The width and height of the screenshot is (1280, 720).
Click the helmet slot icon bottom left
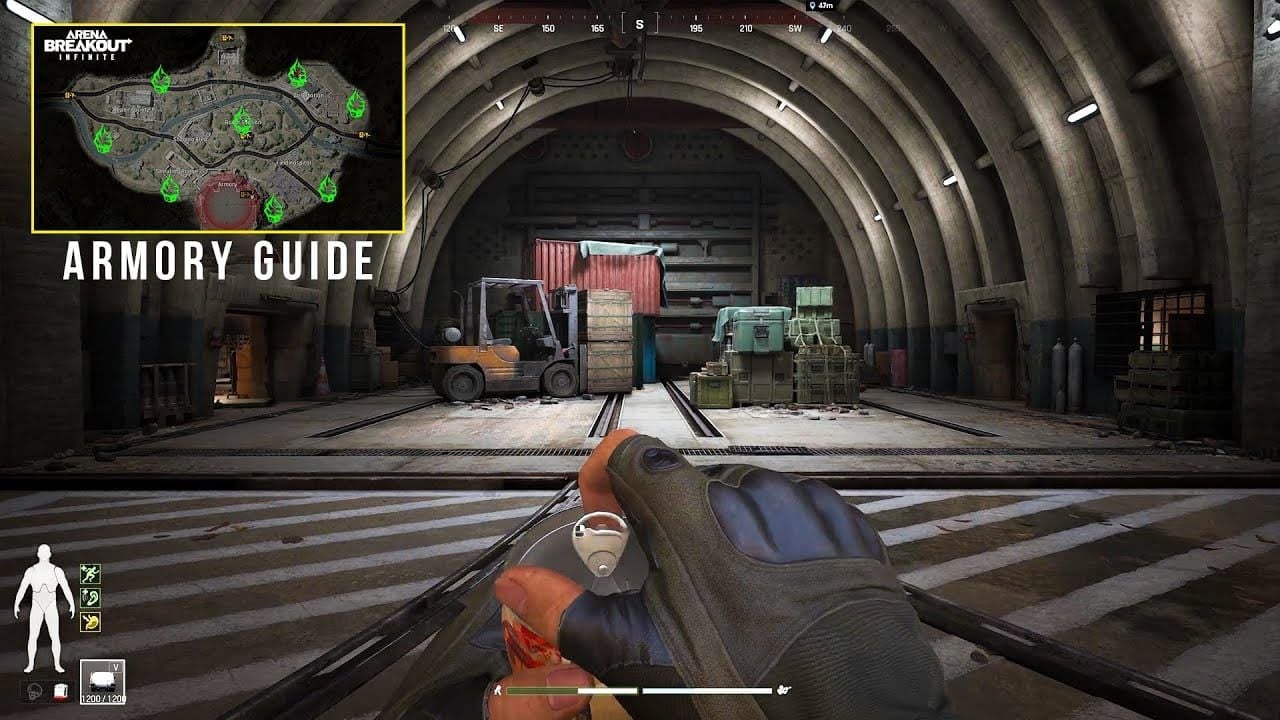[34, 689]
